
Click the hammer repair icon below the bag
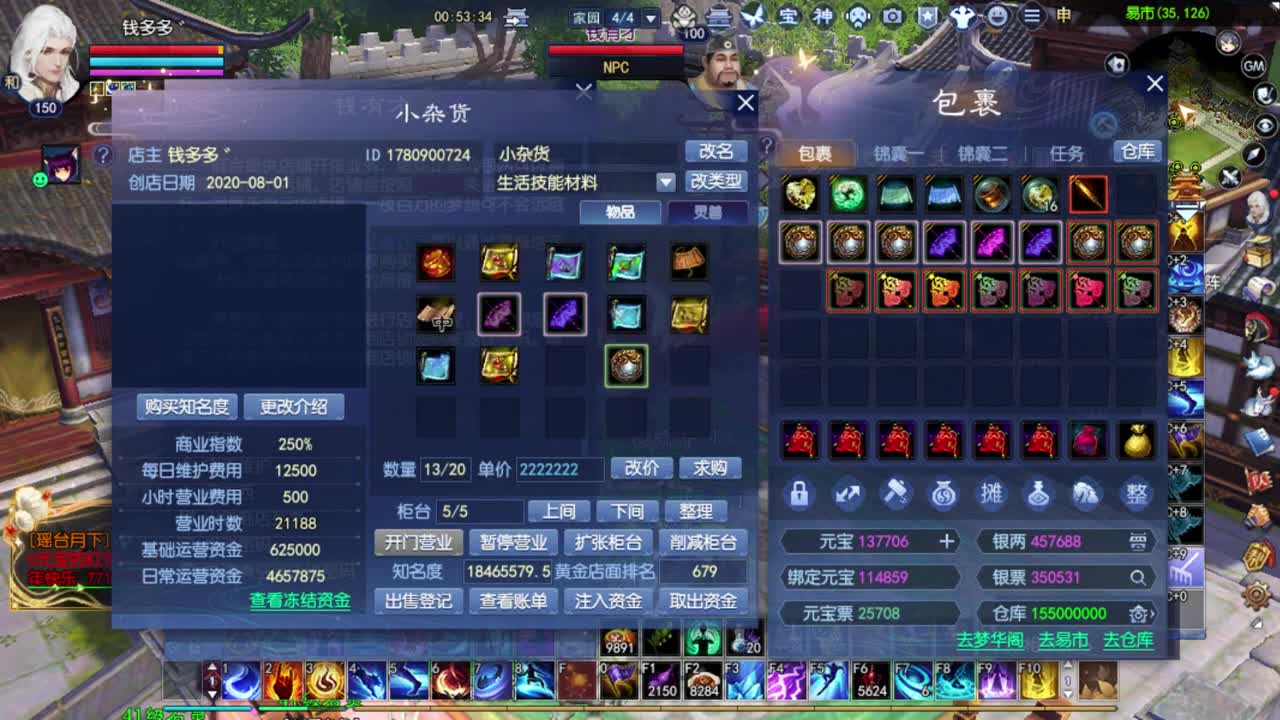click(x=896, y=493)
